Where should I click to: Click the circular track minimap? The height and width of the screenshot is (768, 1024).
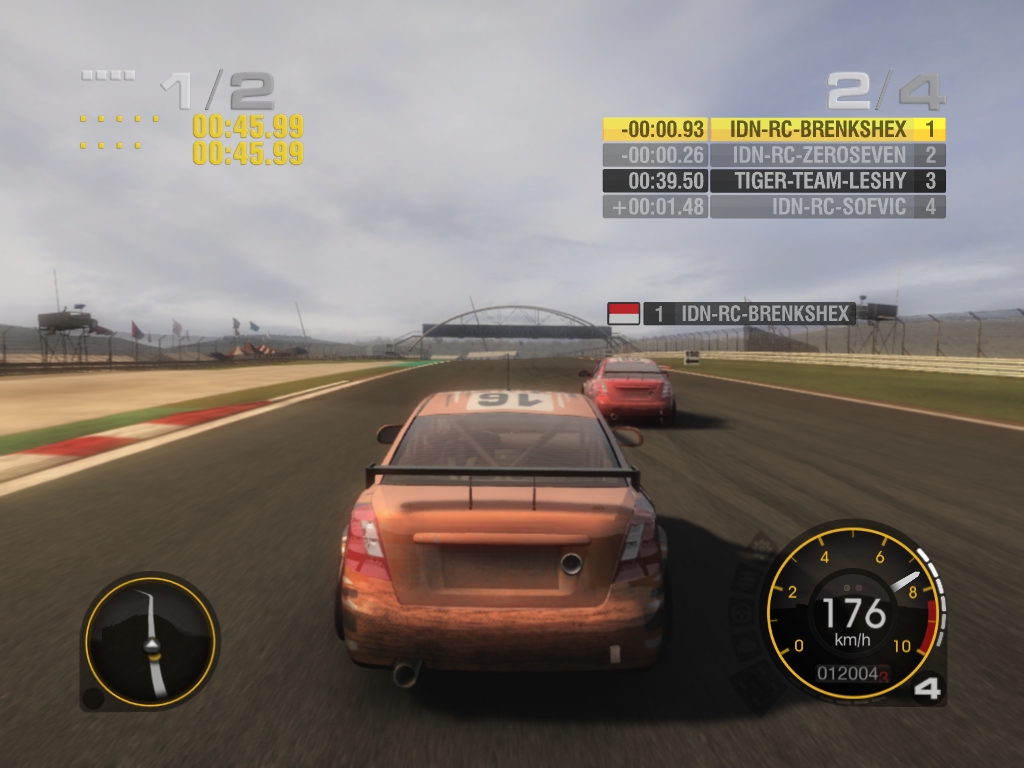click(x=150, y=642)
